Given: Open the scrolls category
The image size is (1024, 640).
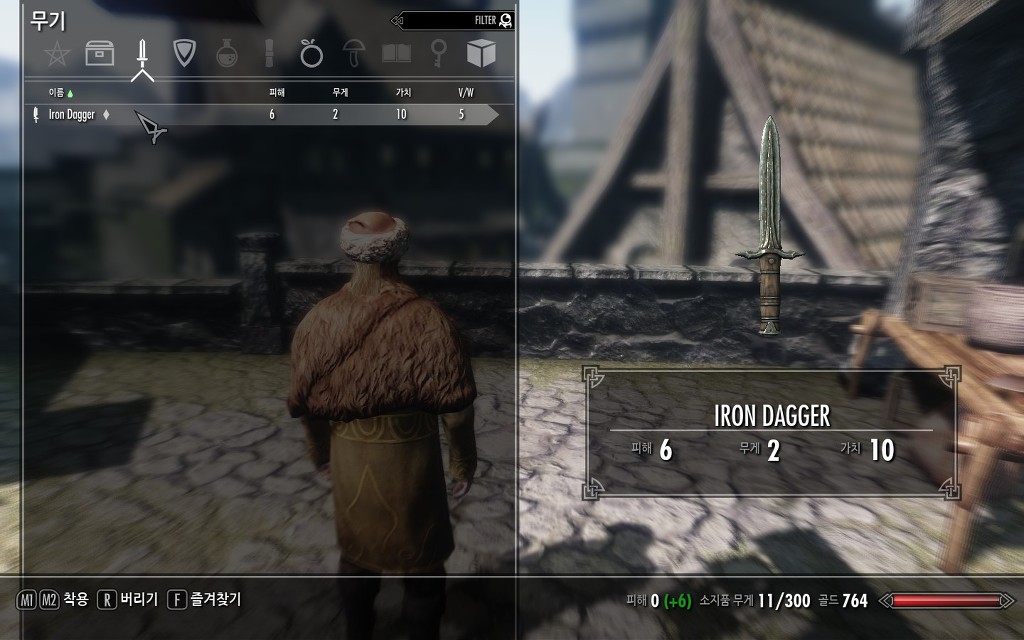Looking at the screenshot, I should [269, 53].
